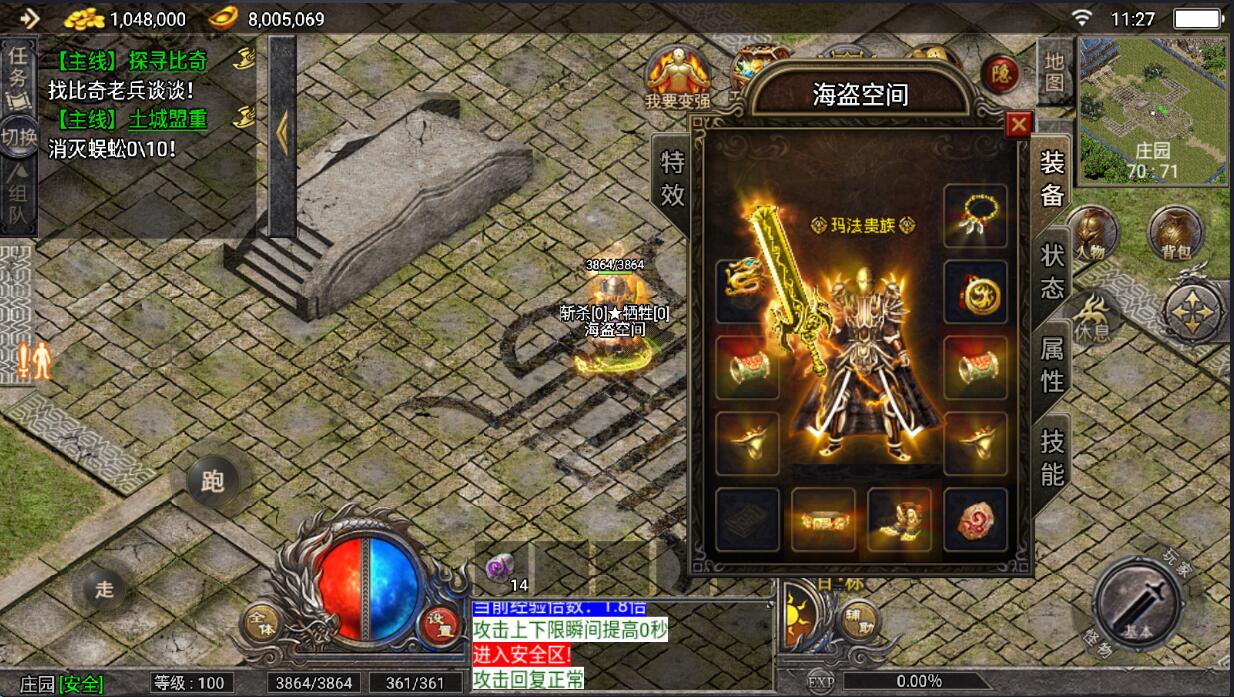Open the 背包 backpack
1234x697 pixels.
point(1174,233)
